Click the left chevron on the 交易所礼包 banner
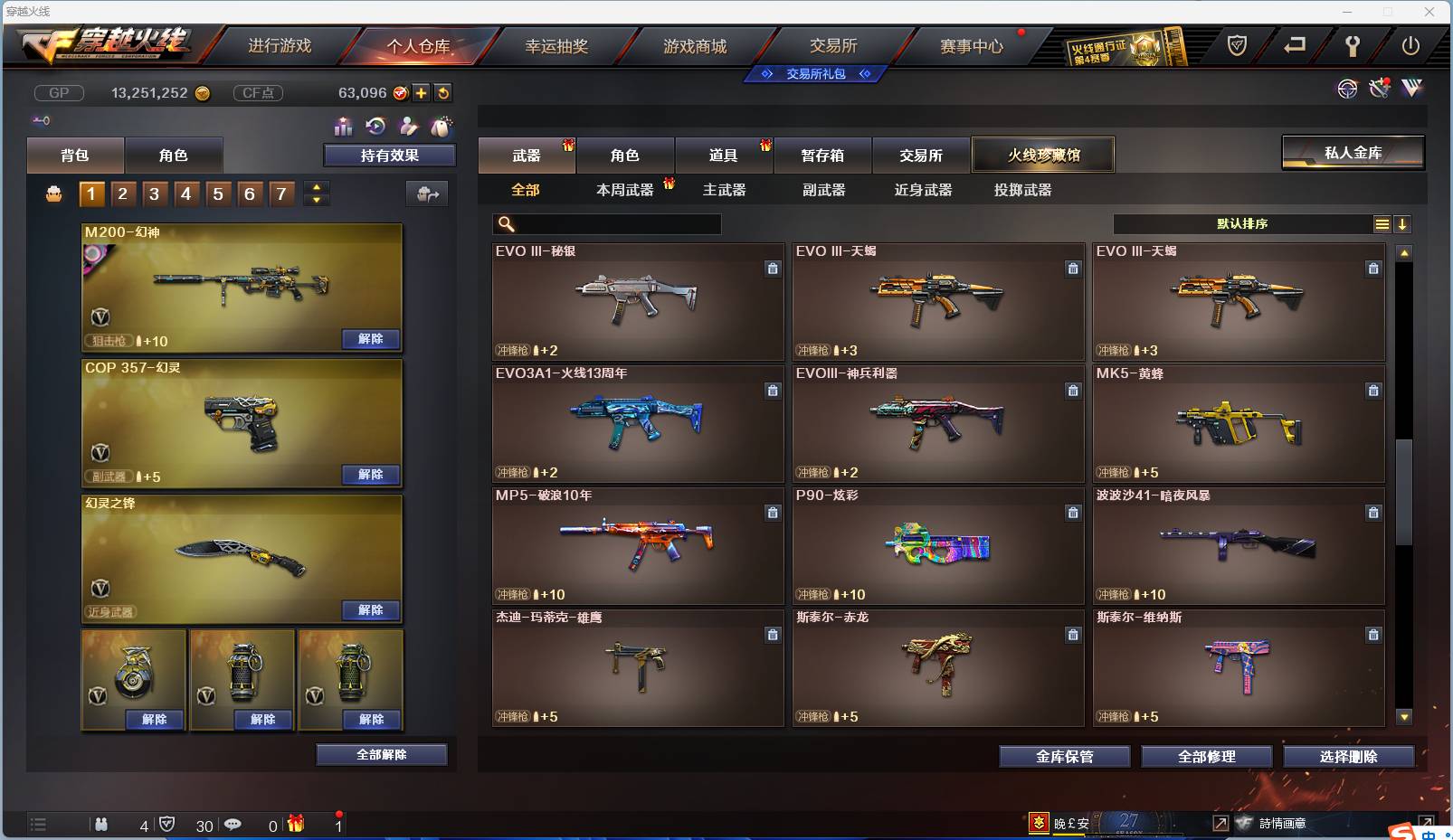 [x=767, y=74]
